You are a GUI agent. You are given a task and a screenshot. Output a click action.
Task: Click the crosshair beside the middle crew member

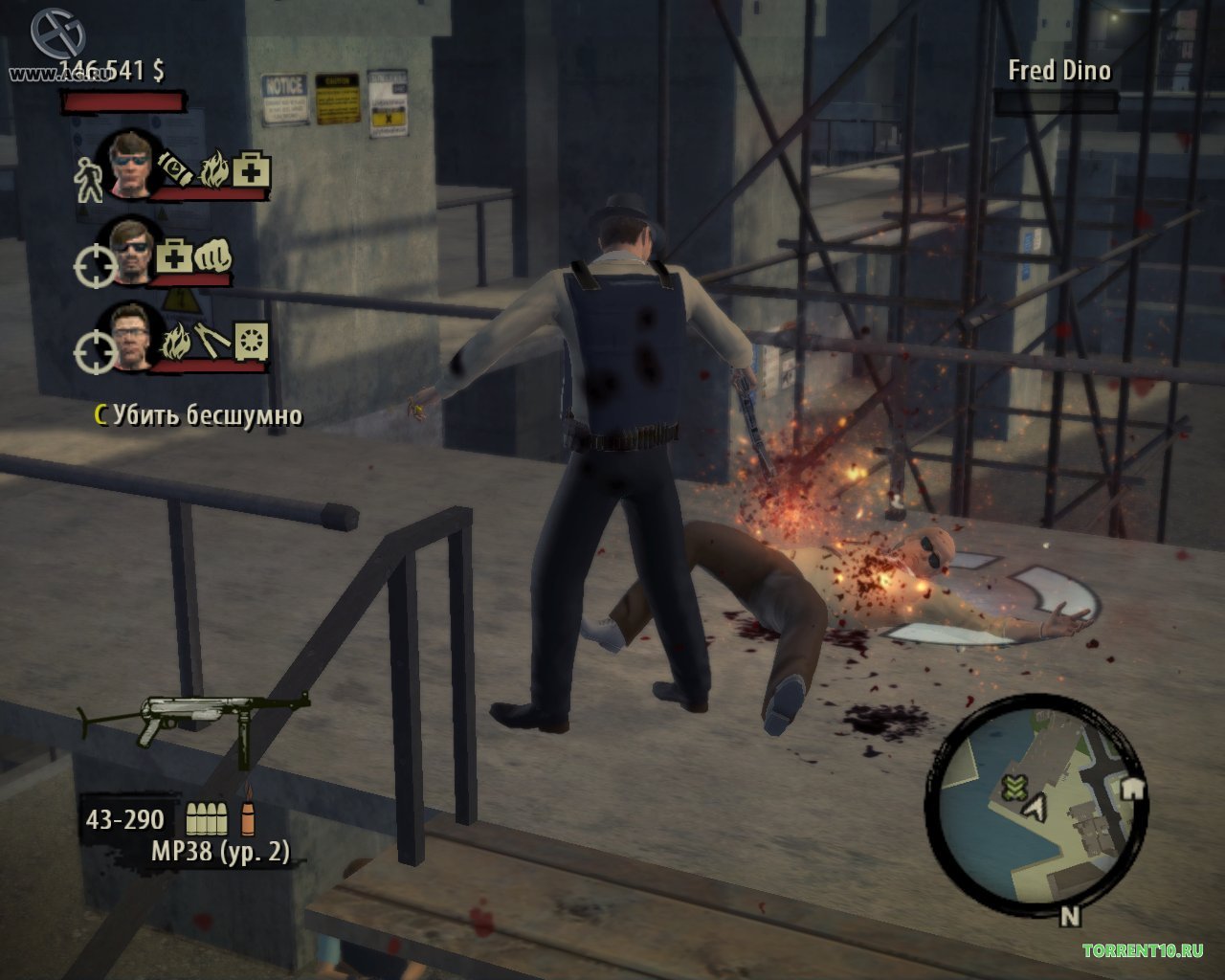[94, 267]
